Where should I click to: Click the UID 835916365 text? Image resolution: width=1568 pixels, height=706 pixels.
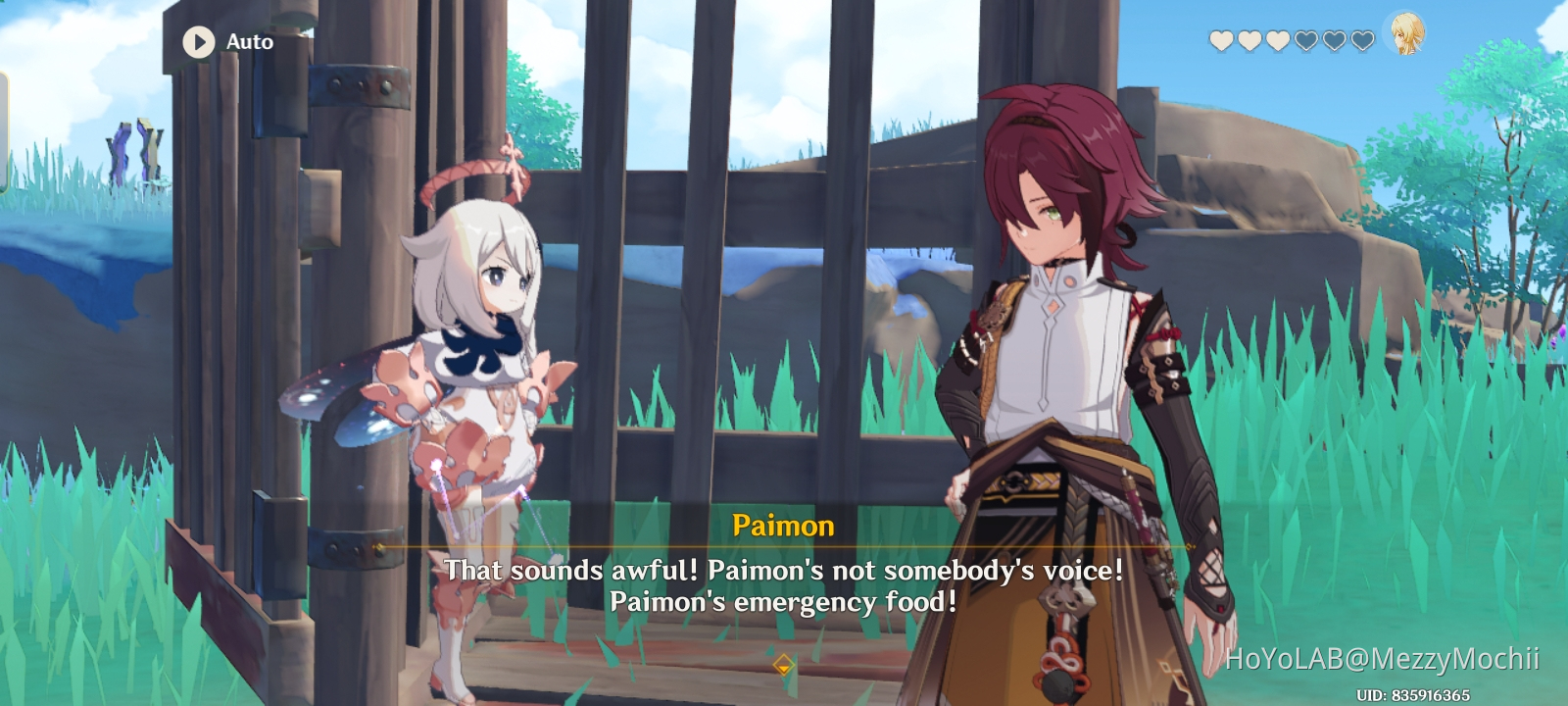click(1415, 692)
